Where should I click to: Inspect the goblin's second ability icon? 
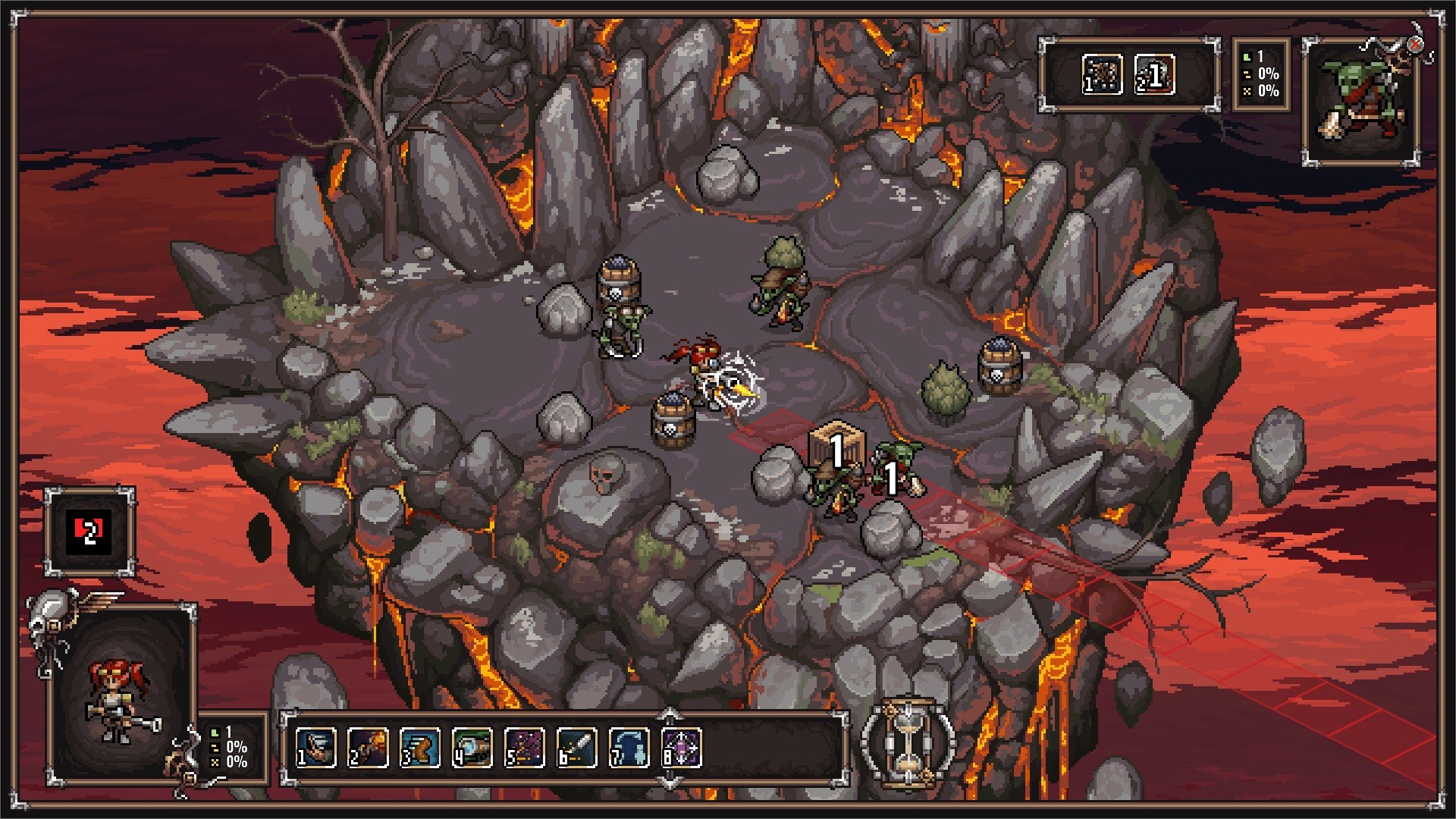[x=1154, y=75]
